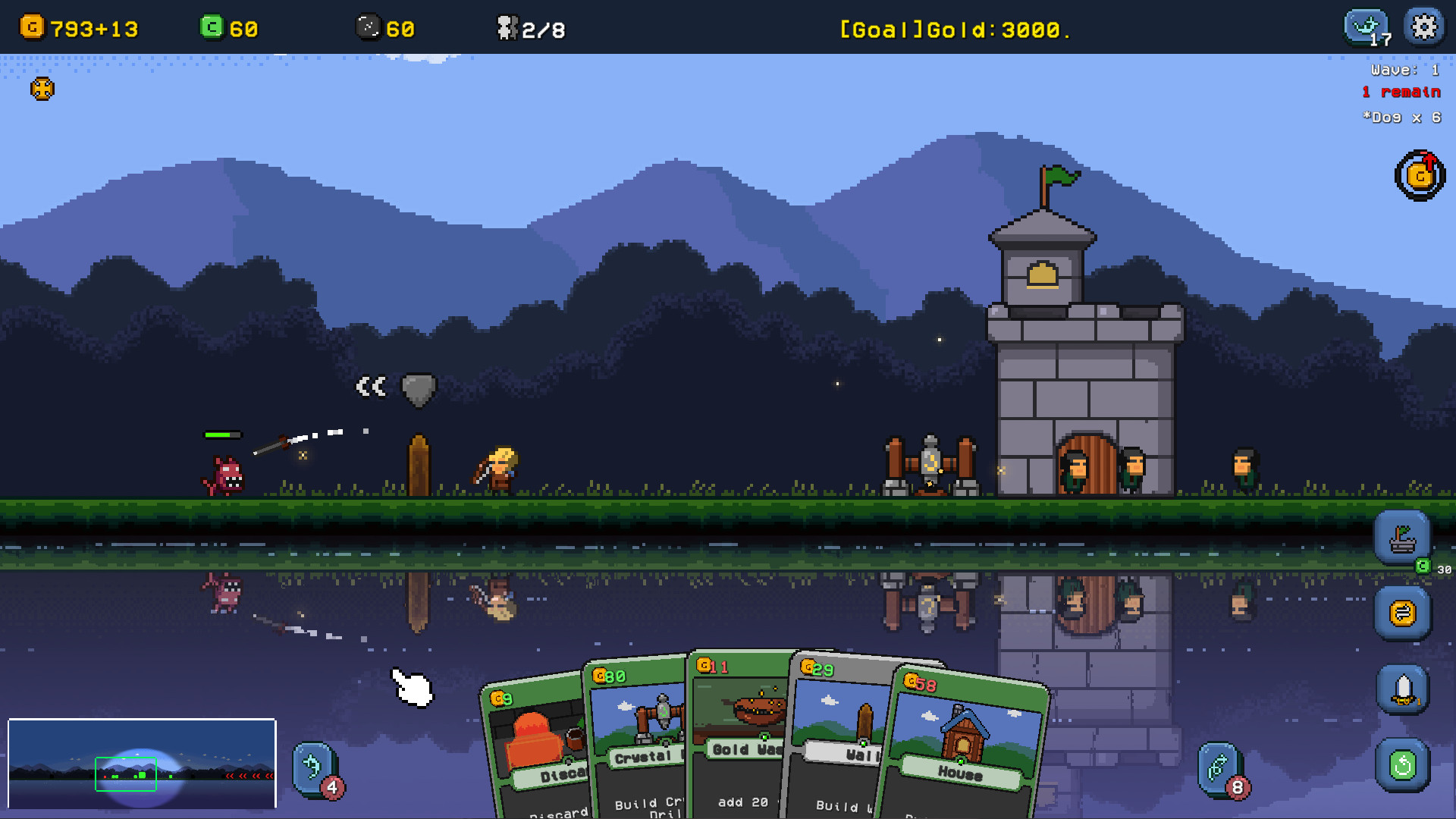Click the sapling planter button costing 30
This screenshot has height=819, width=1456.
click(x=1402, y=538)
